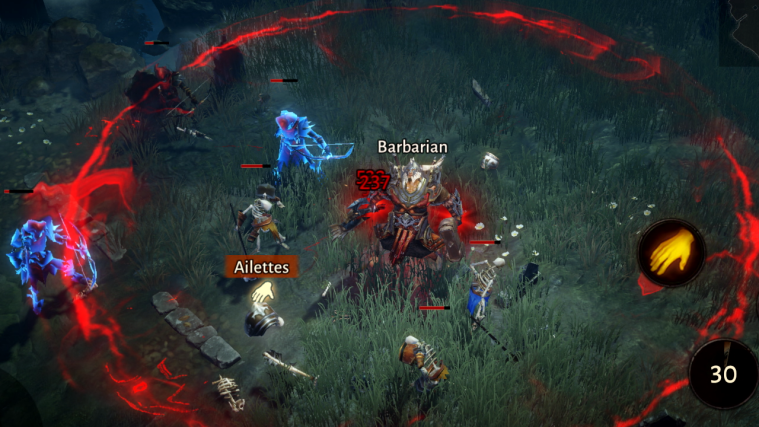The width and height of the screenshot is (759, 427).
Task: Pick up the Ailettes loot label
Action: pos(261,267)
